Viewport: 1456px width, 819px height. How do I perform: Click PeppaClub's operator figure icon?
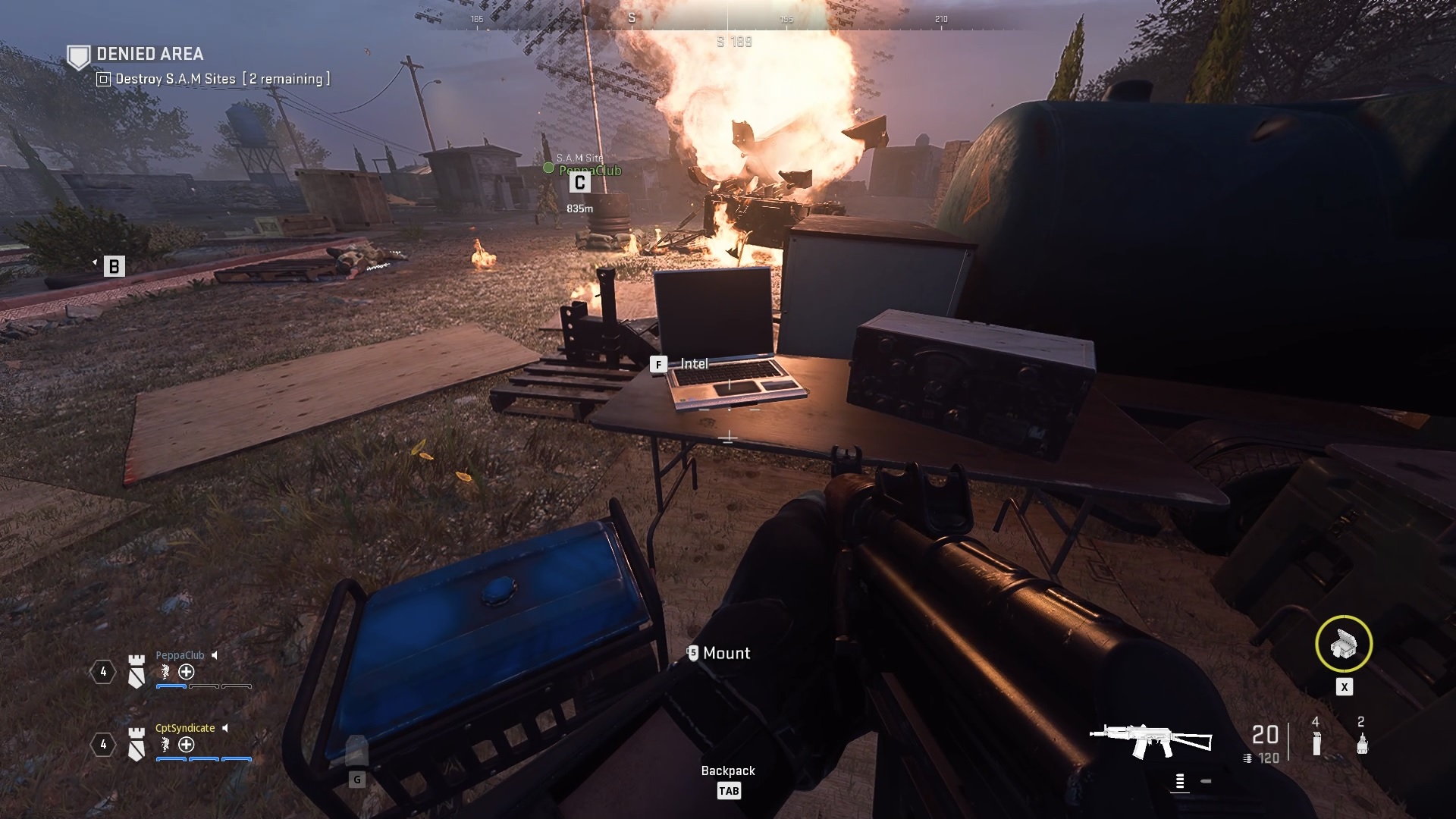click(x=165, y=672)
